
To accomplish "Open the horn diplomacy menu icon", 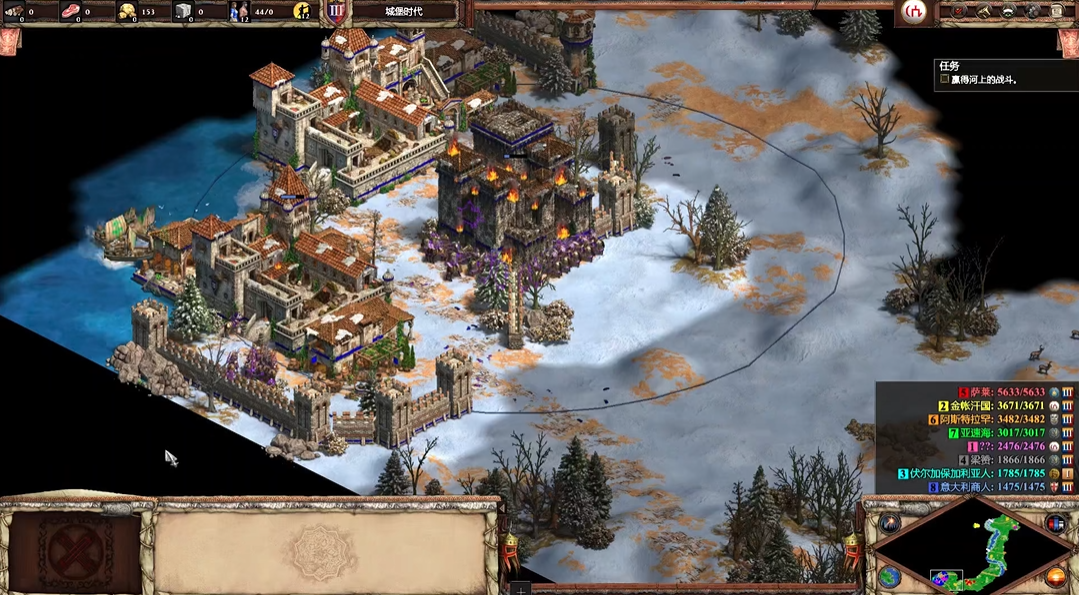I will 982,12.
